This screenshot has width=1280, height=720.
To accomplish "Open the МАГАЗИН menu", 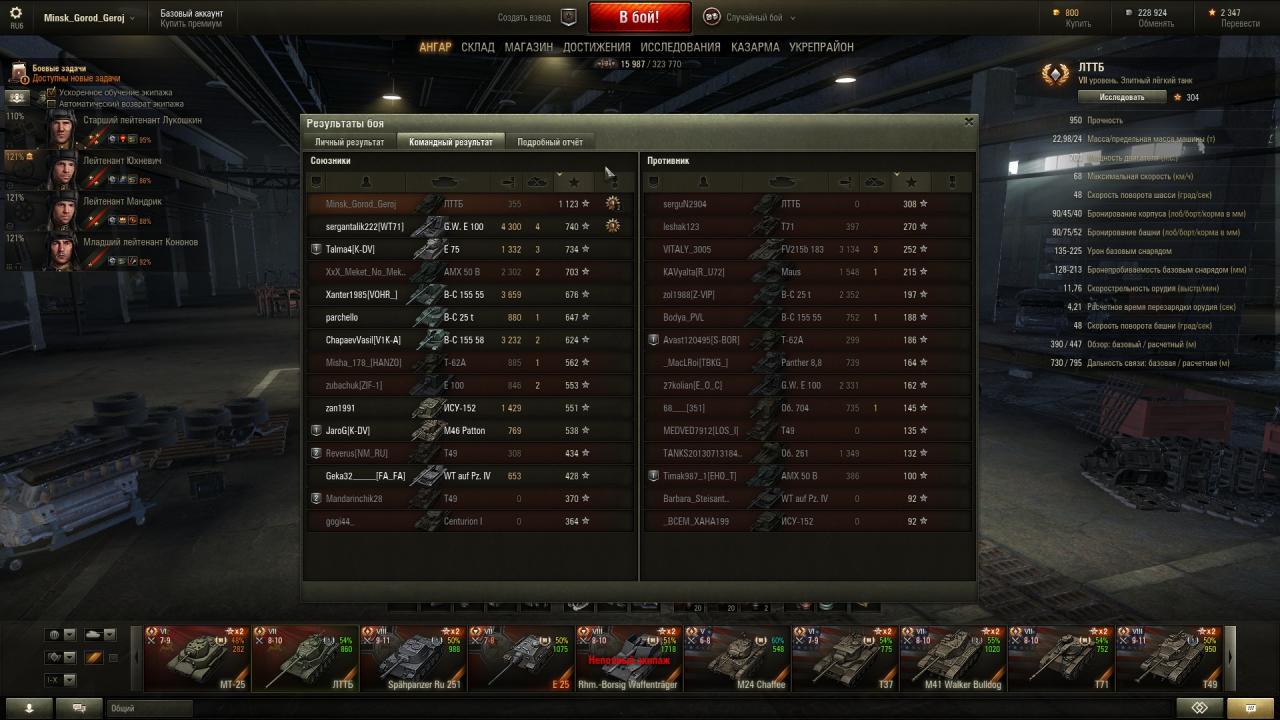I will click(x=528, y=47).
